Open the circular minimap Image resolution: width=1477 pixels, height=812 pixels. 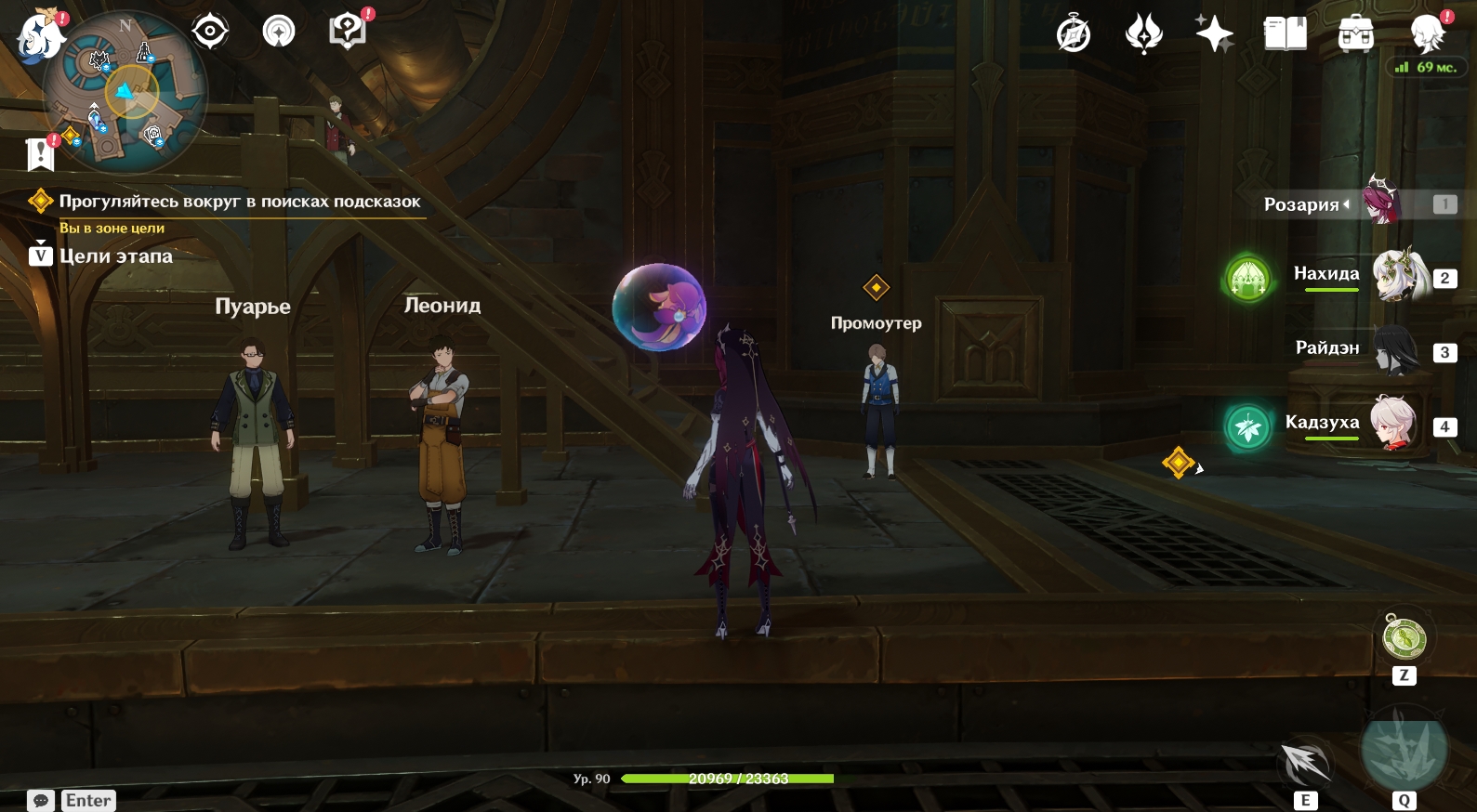click(x=125, y=93)
